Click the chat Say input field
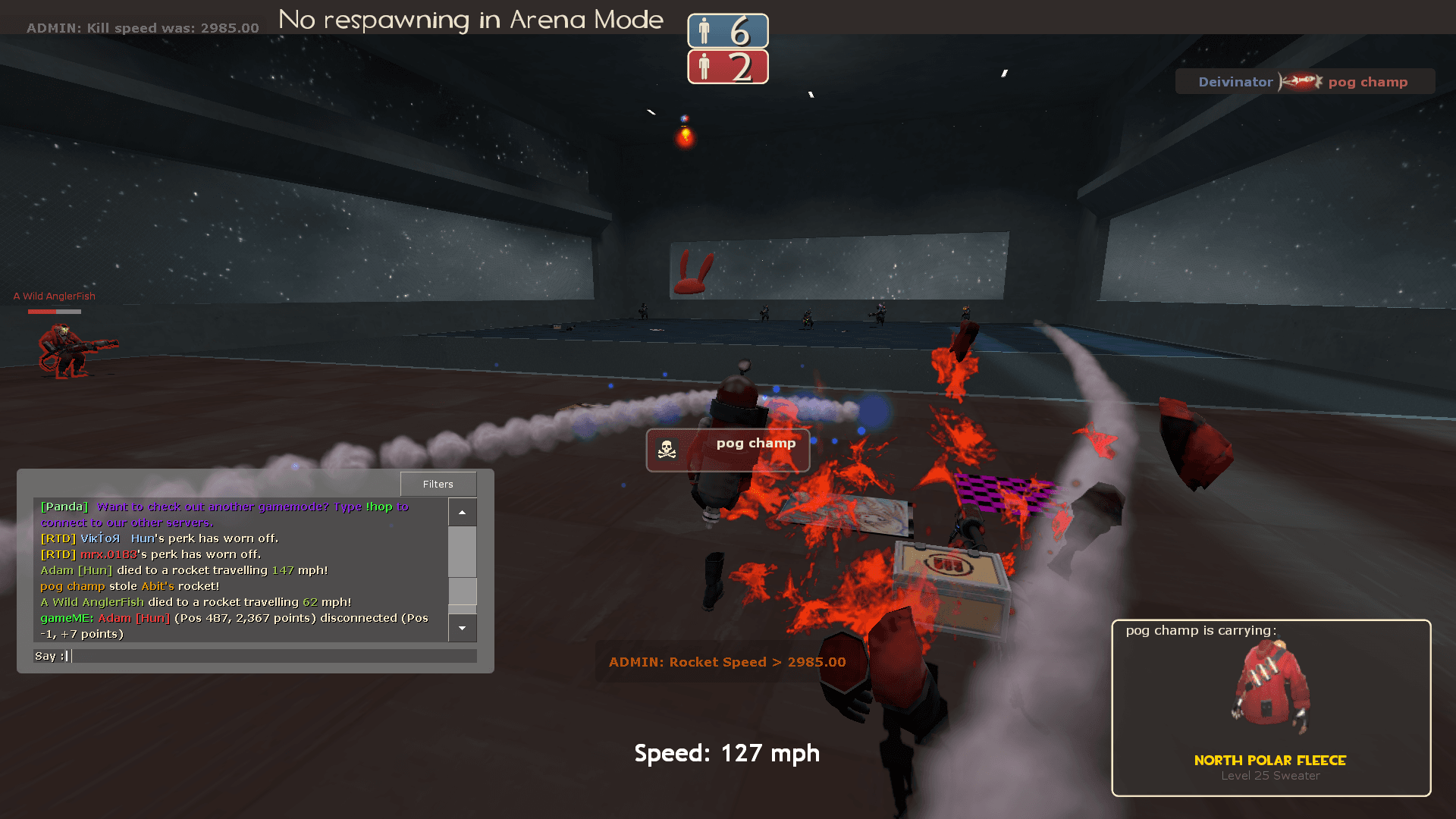 click(273, 656)
